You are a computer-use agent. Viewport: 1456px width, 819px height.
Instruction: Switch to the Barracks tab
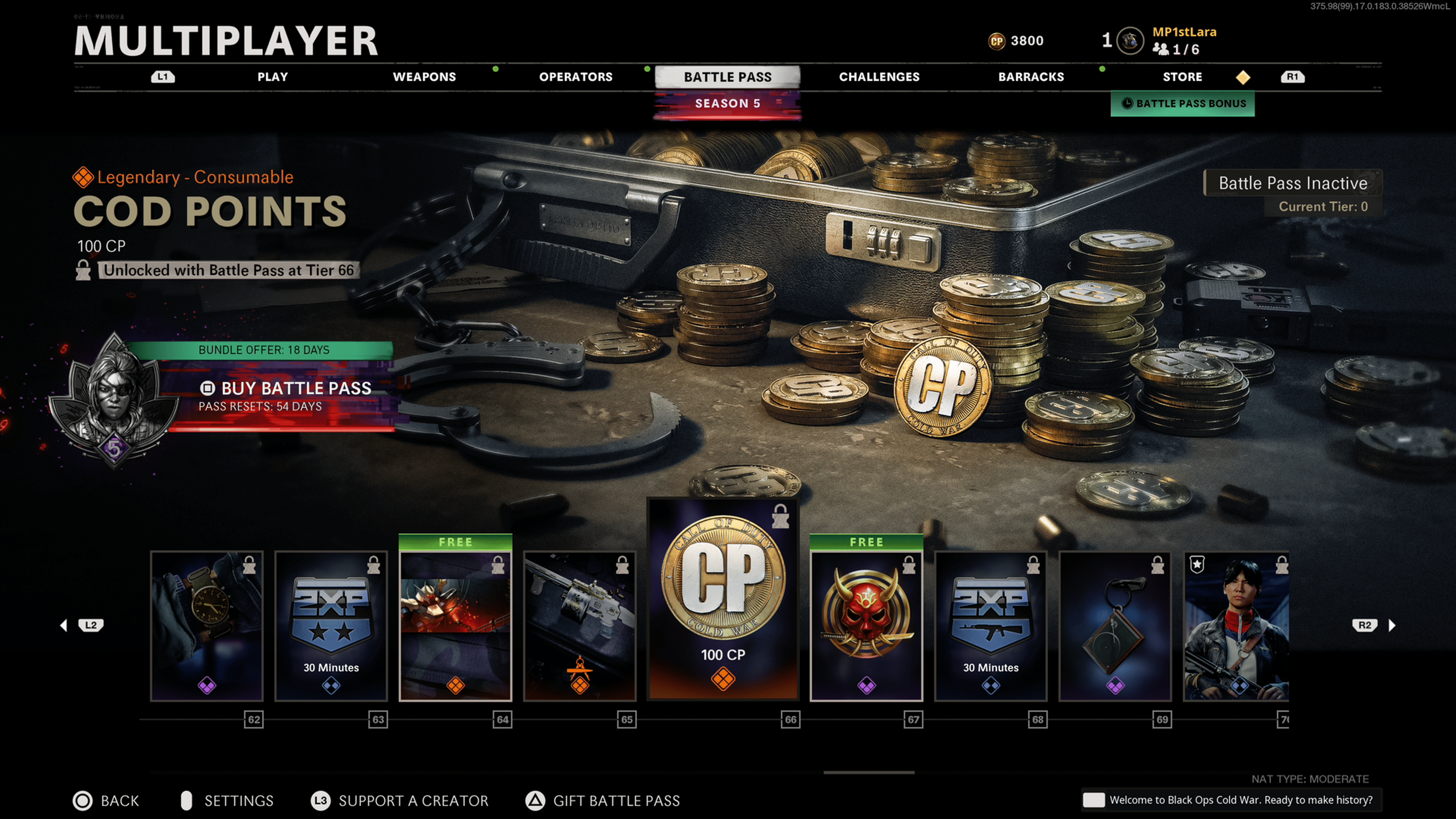tap(1031, 77)
